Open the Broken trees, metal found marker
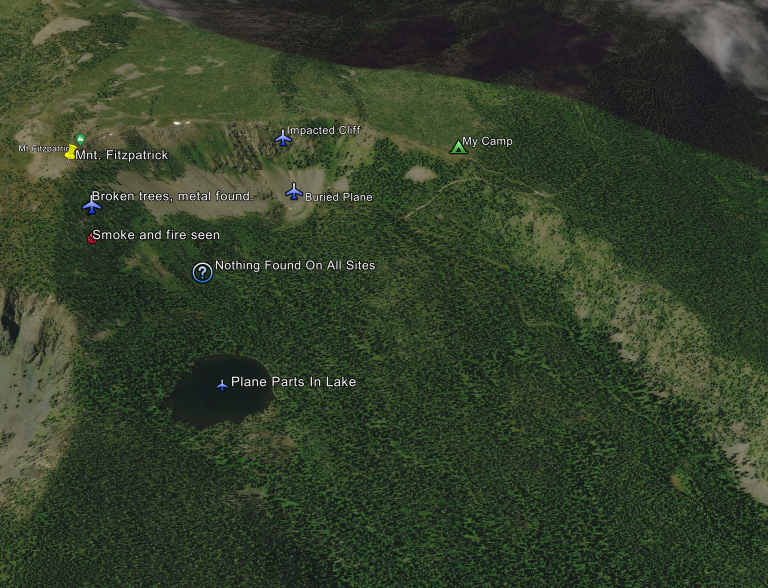768x588 pixels. [92, 204]
